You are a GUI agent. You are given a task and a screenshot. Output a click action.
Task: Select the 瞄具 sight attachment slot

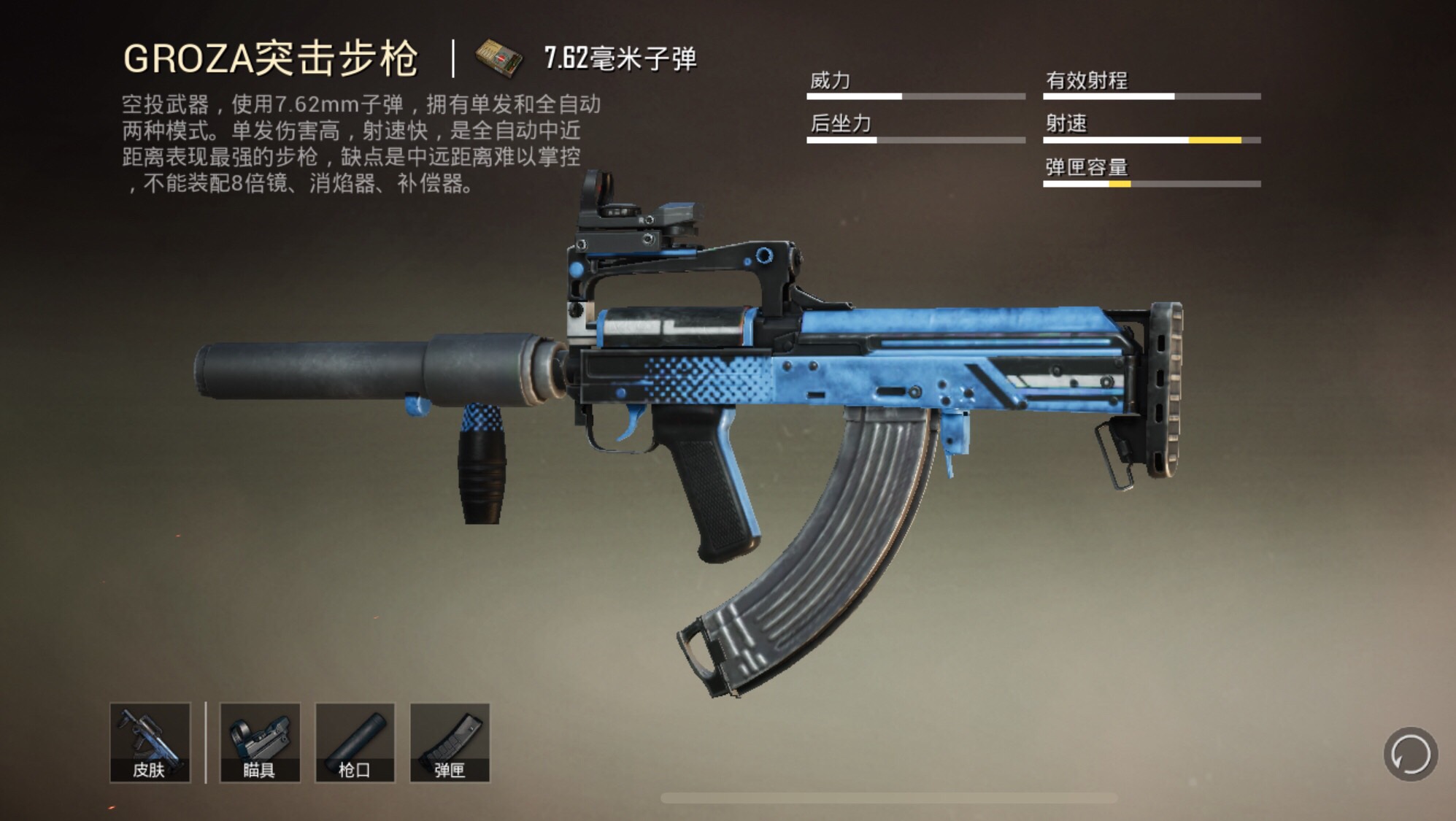pyautogui.click(x=260, y=742)
